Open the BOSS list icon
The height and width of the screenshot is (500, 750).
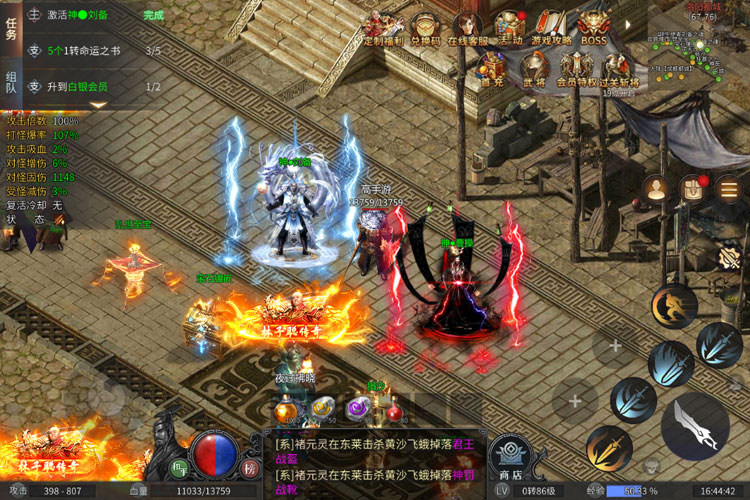(594, 27)
